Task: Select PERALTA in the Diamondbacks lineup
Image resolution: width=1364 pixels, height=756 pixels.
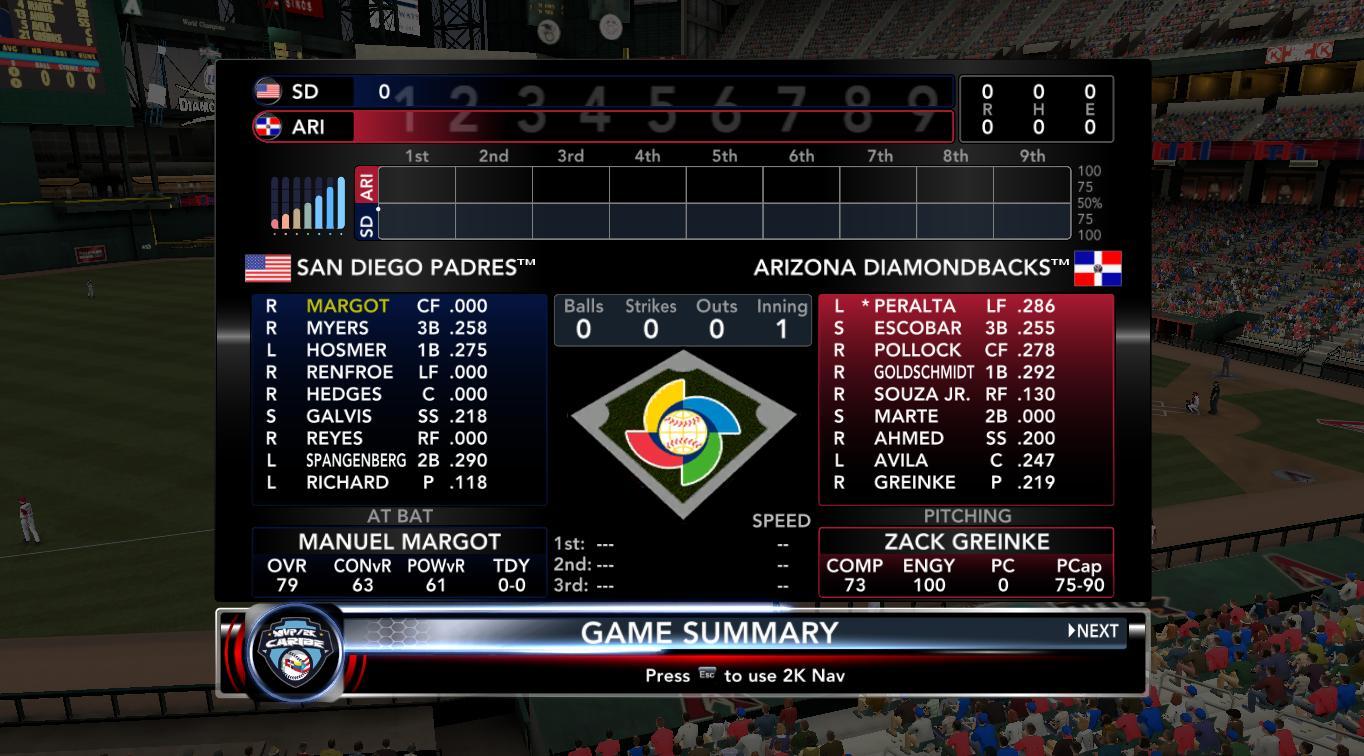Action: click(x=914, y=306)
